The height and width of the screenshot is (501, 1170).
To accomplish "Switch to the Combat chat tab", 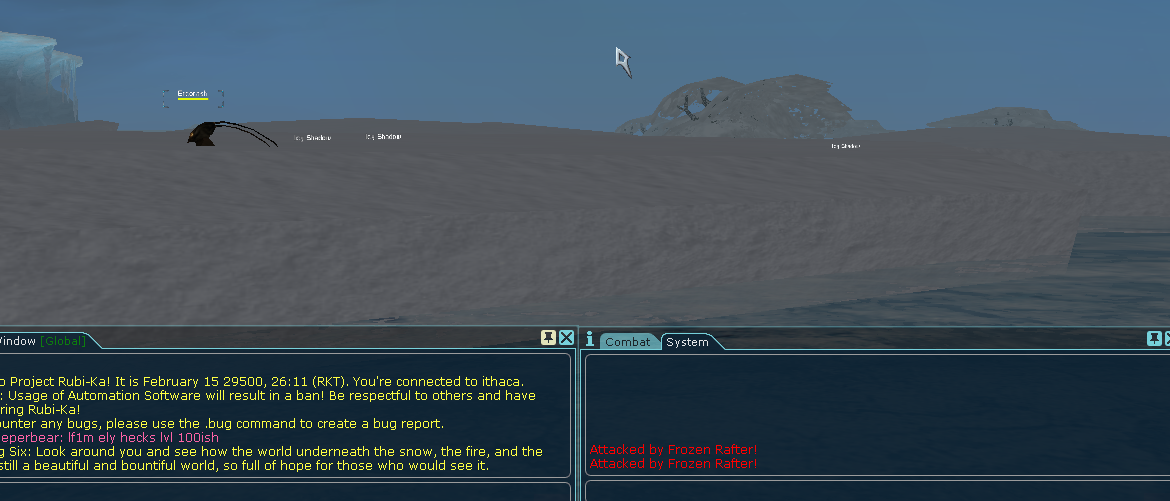I will [x=628, y=342].
